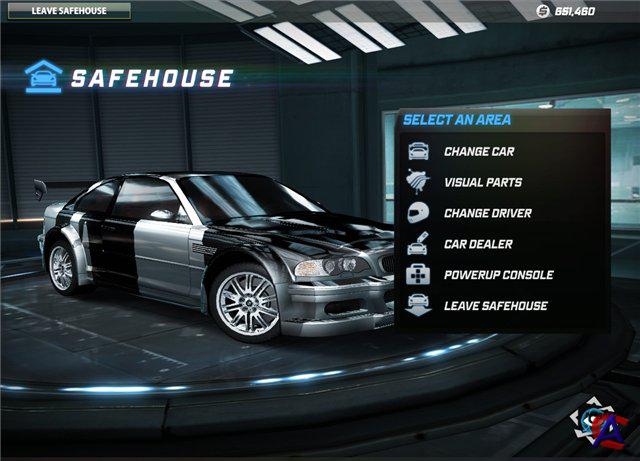Click the car icon beside Change Car
The width and height of the screenshot is (640, 461).
[x=418, y=152]
